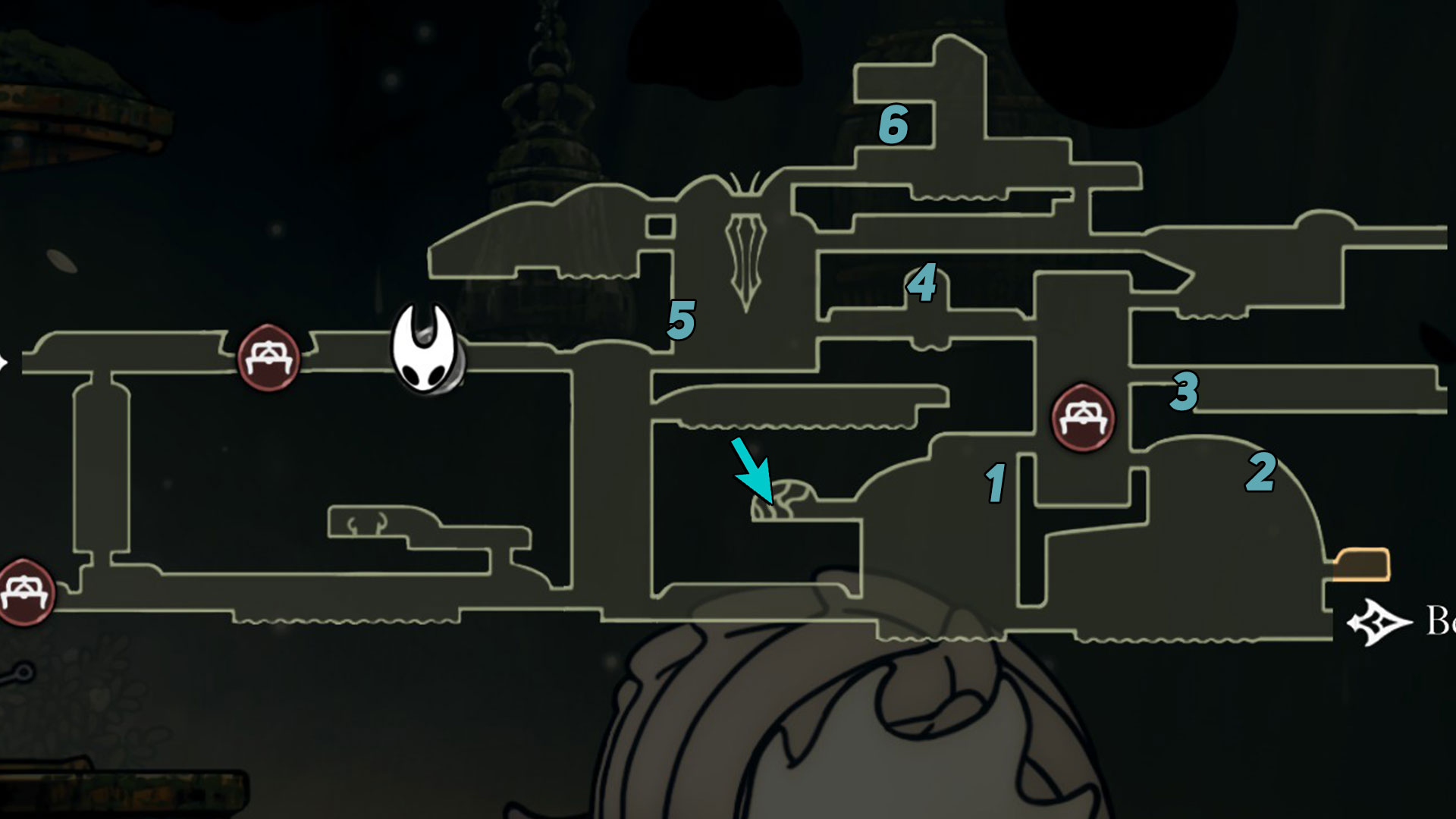Click the orange highlighted room on the map
1456x819 pixels.
click(1362, 565)
